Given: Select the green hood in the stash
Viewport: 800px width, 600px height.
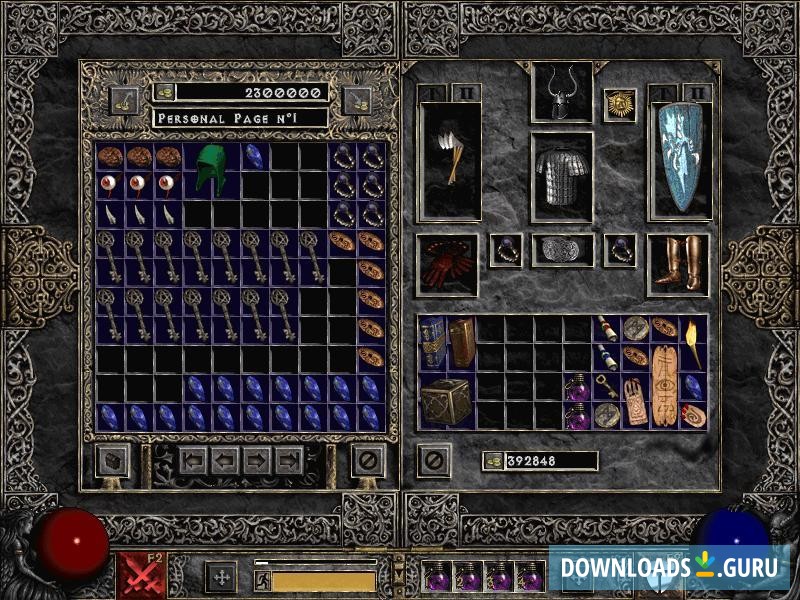Looking at the screenshot, I should tap(212, 169).
